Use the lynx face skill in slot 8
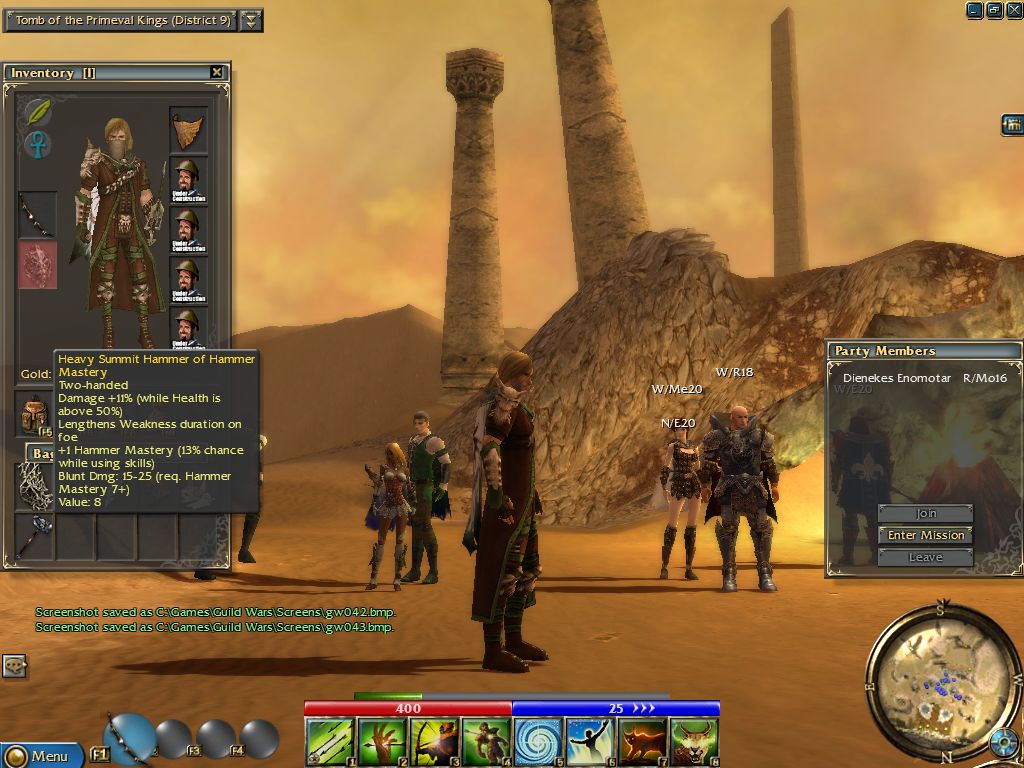 click(x=694, y=742)
